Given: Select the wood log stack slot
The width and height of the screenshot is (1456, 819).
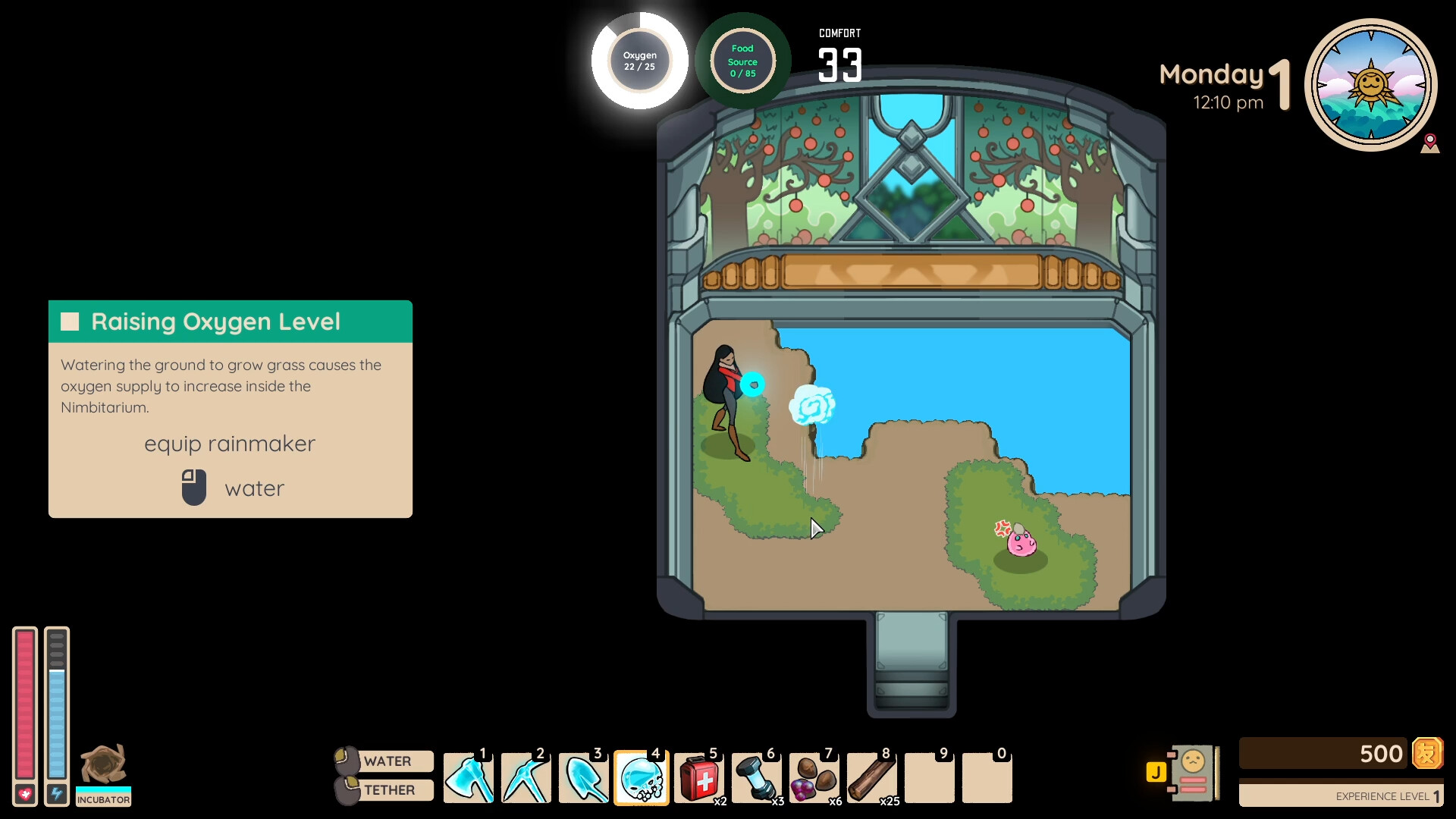Looking at the screenshot, I should point(872,778).
